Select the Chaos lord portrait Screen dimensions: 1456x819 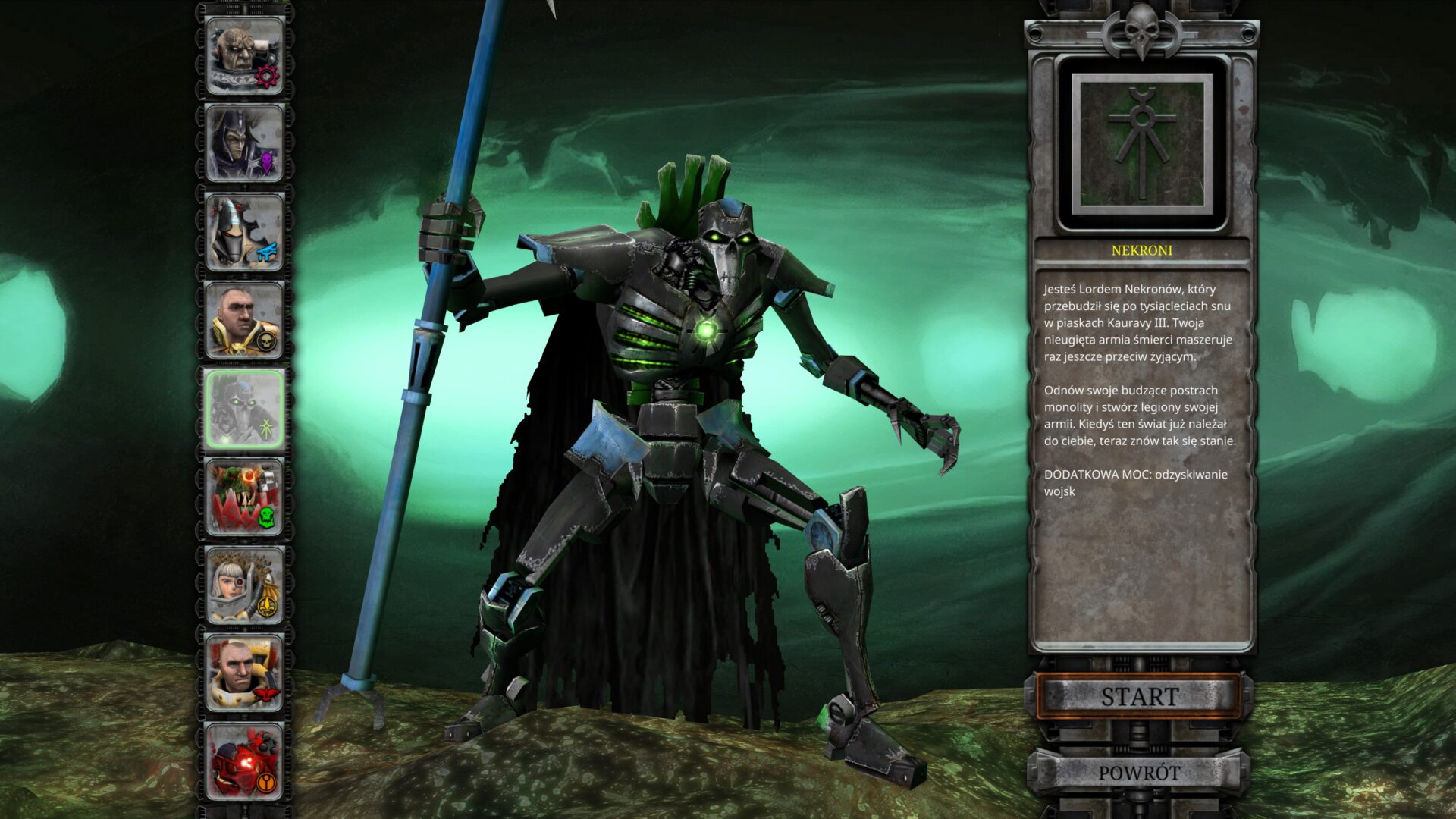point(245,56)
